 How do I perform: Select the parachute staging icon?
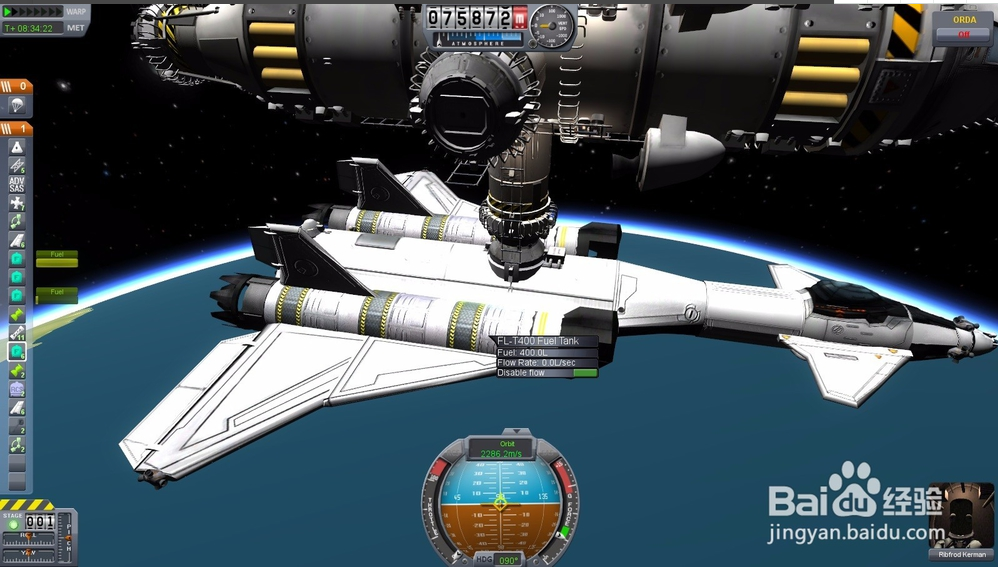coord(17,105)
